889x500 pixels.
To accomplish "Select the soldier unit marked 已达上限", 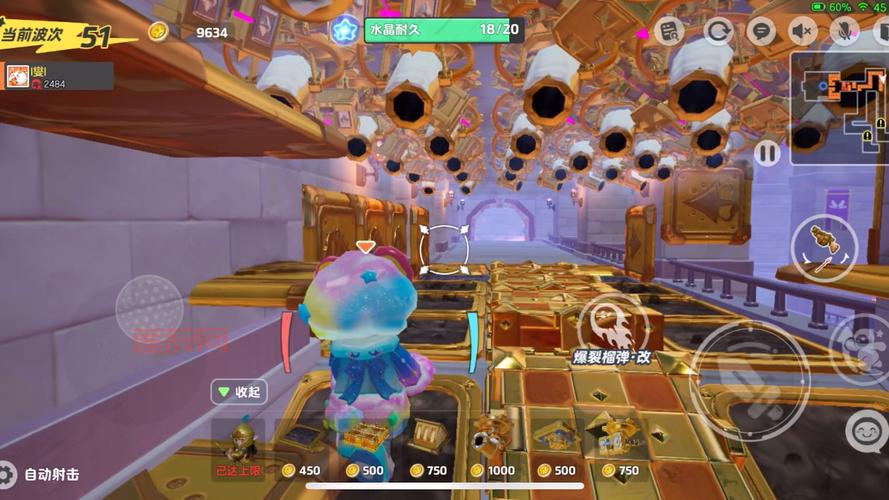I will pyautogui.click(x=239, y=440).
